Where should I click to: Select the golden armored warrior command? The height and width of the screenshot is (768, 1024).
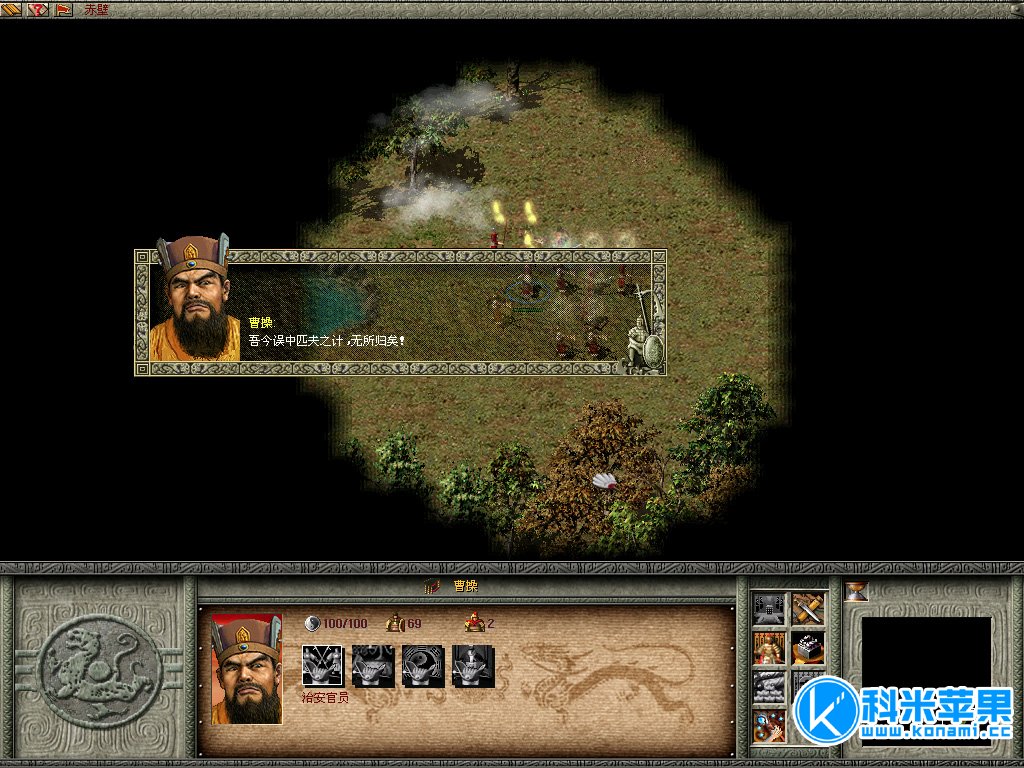point(769,648)
